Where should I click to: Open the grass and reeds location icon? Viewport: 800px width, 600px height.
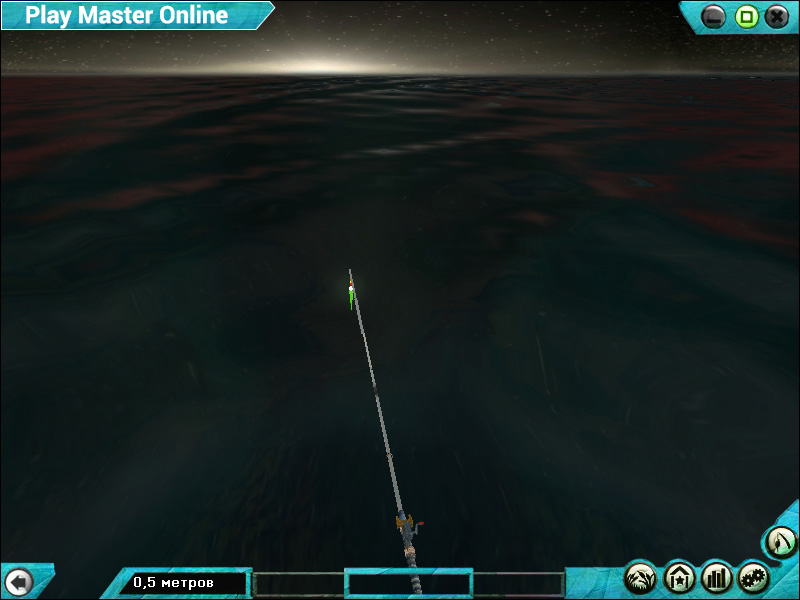[x=641, y=577]
